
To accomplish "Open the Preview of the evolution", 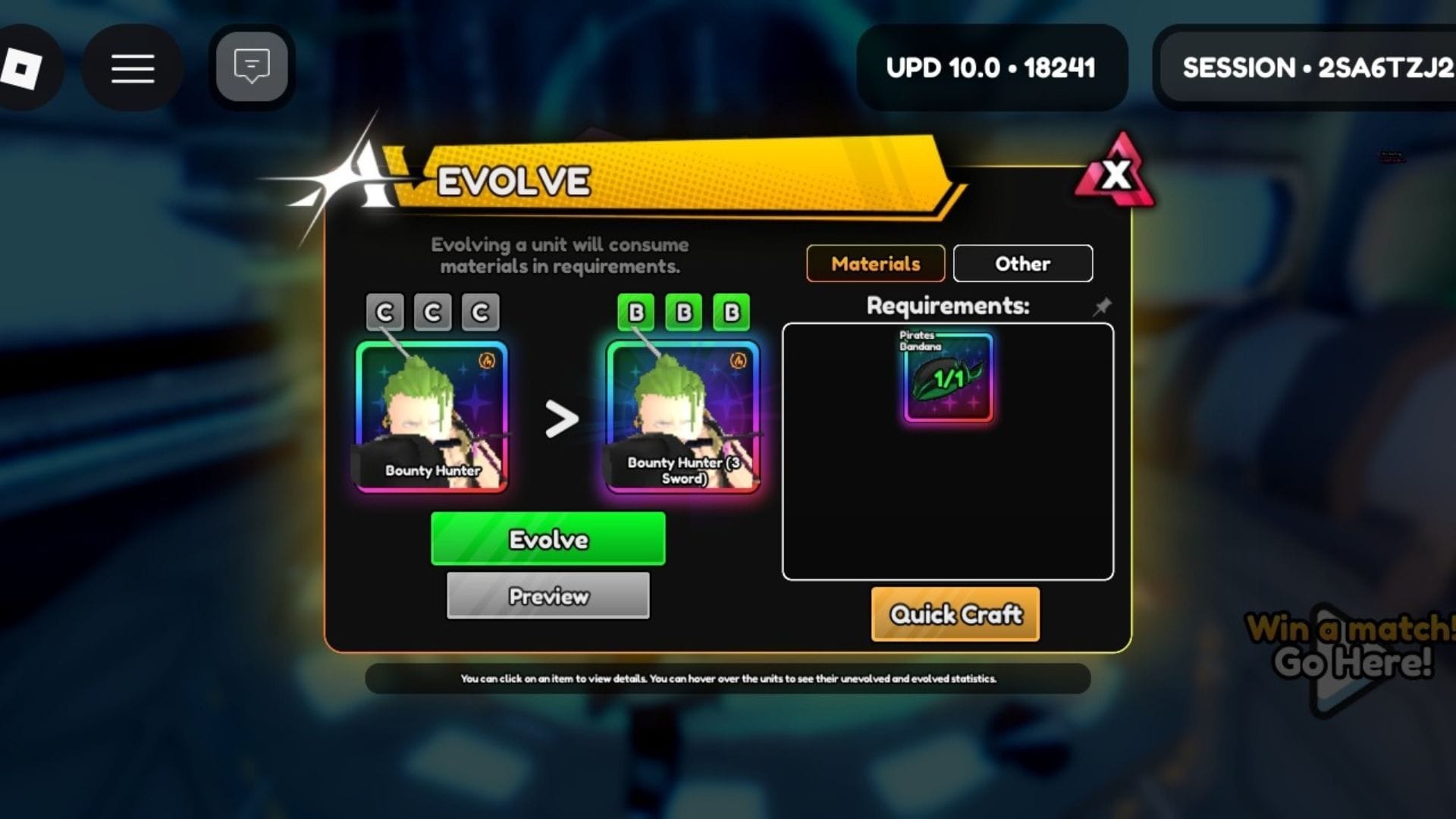I will click(548, 596).
